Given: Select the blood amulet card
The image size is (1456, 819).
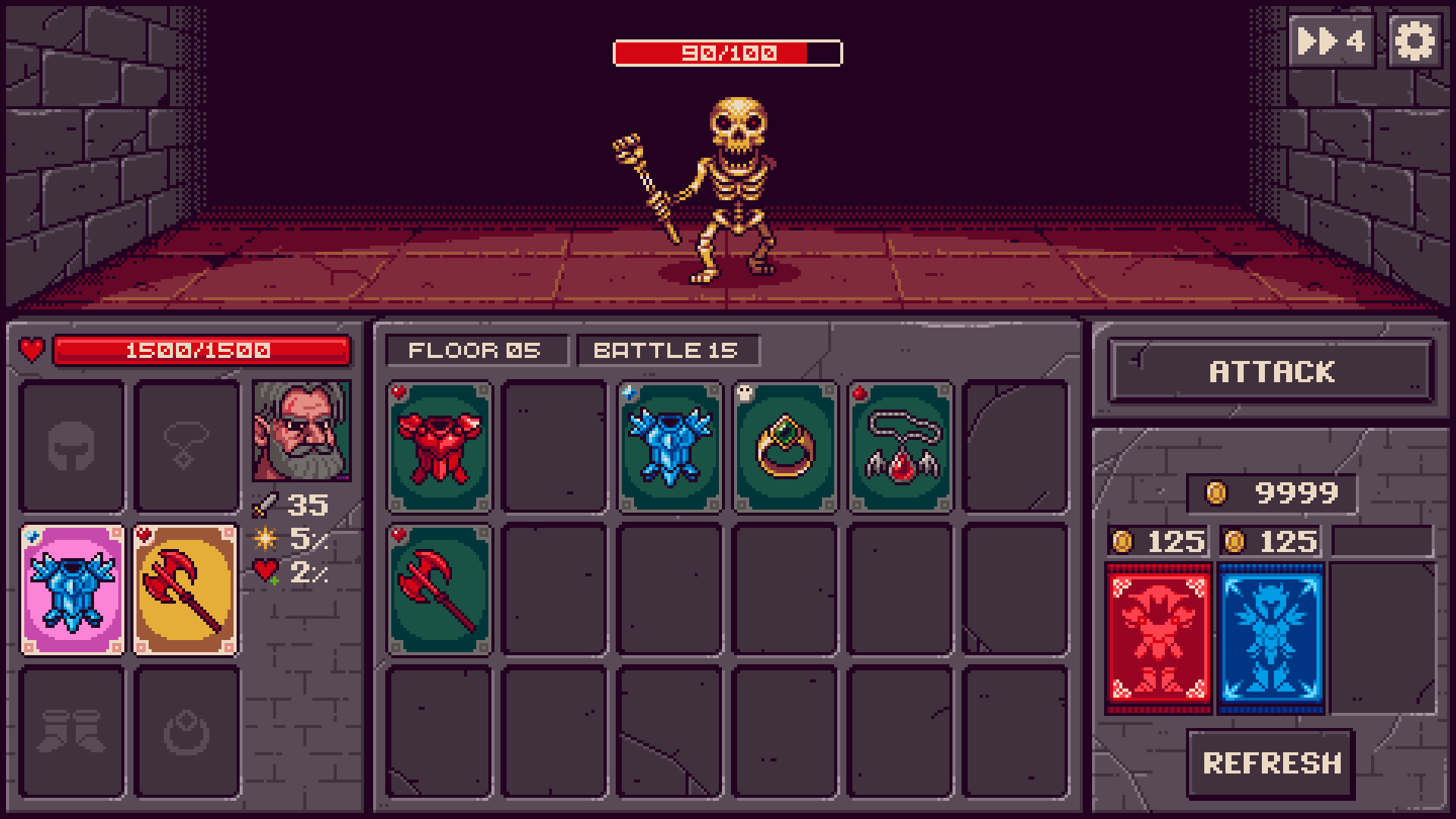Looking at the screenshot, I should click(900, 447).
